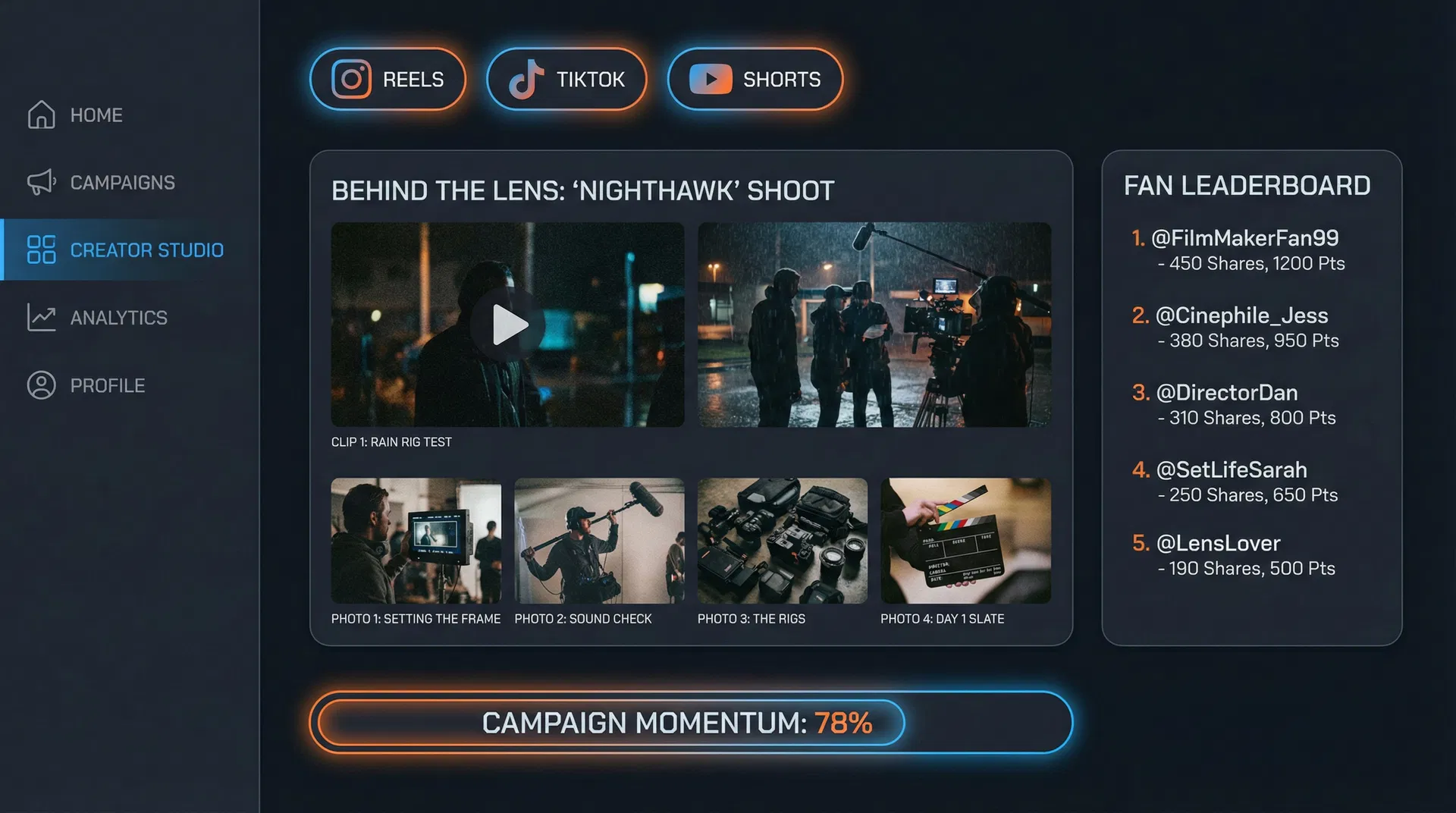
Task: Open Photo 2: Sound Check
Action: click(599, 540)
